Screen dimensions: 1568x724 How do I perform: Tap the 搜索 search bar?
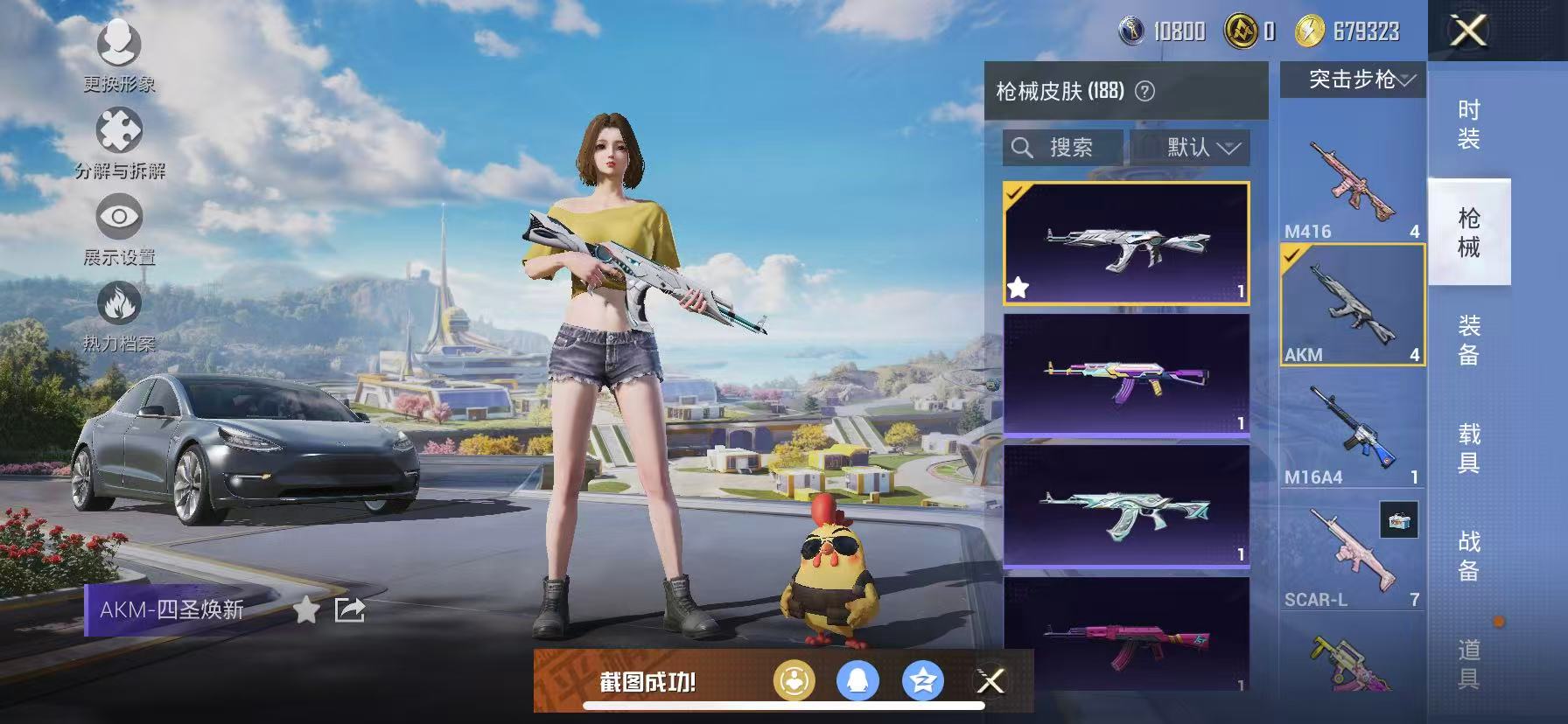point(1061,148)
